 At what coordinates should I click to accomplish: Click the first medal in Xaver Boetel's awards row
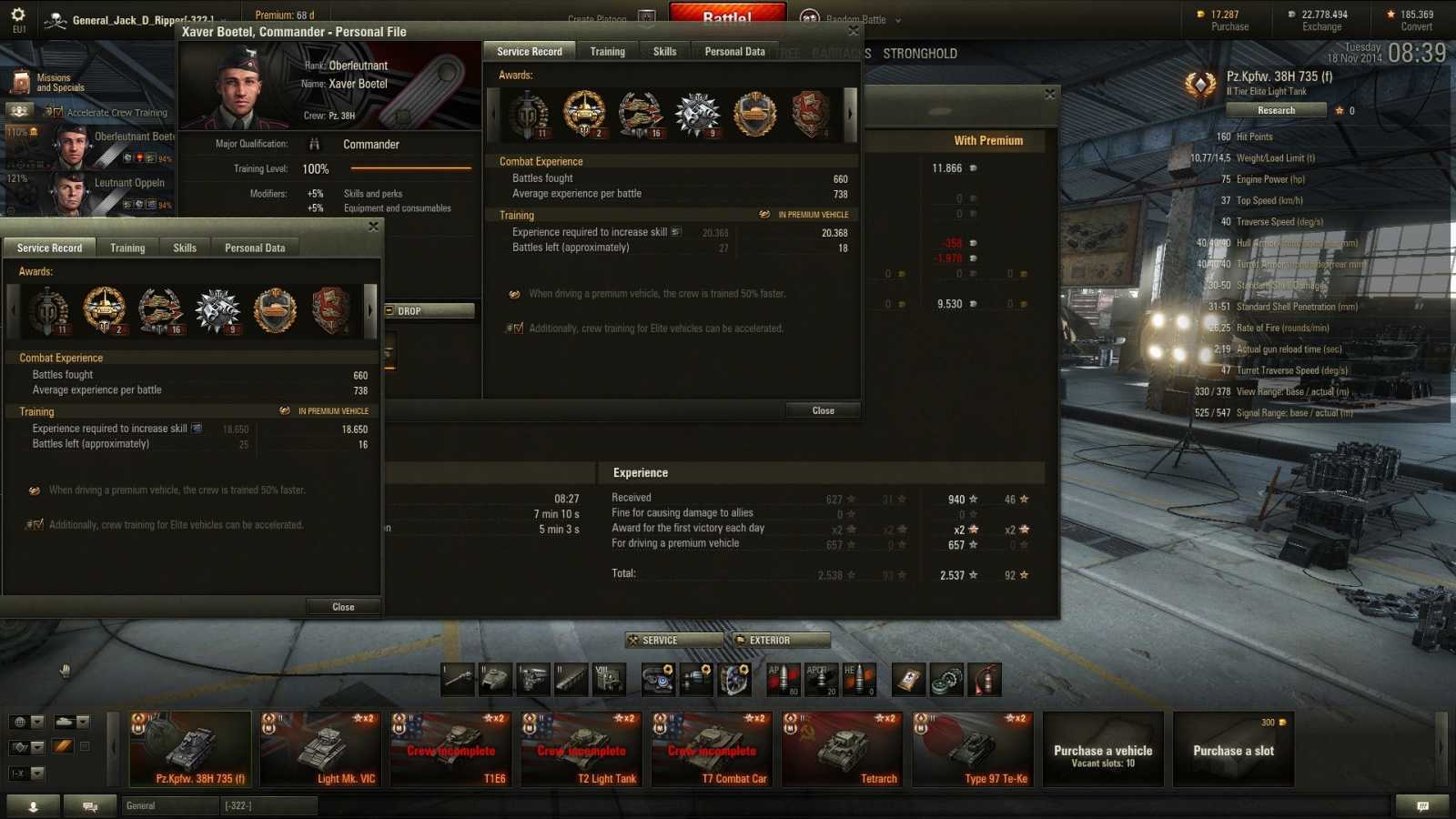[528, 112]
